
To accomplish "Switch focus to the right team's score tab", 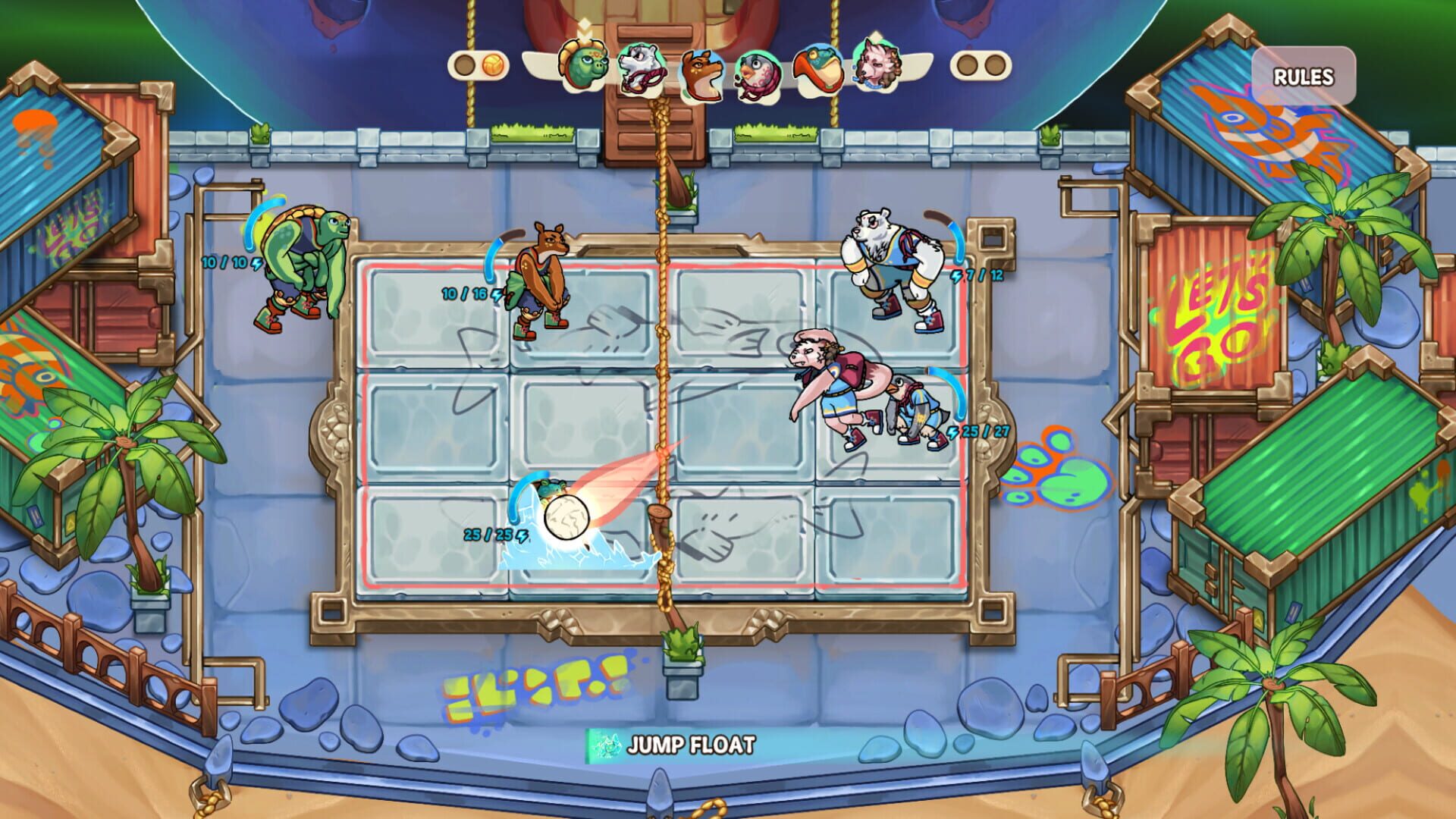I will pyautogui.click(x=981, y=64).
